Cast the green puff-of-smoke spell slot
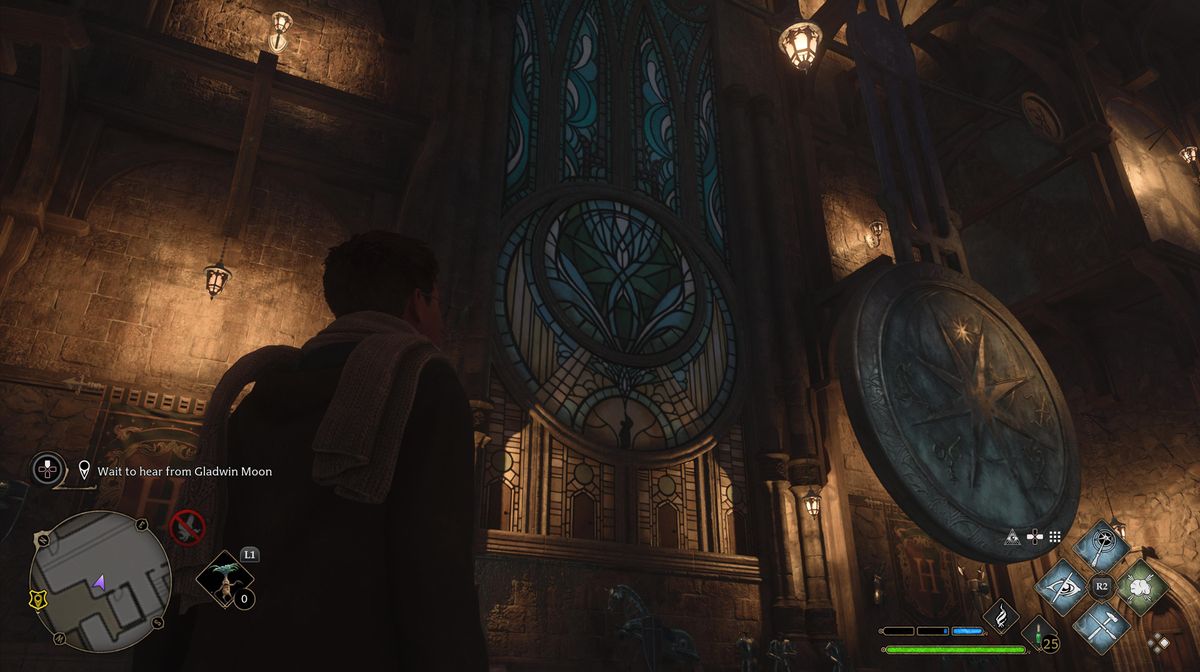 (x=1142, y=587)
